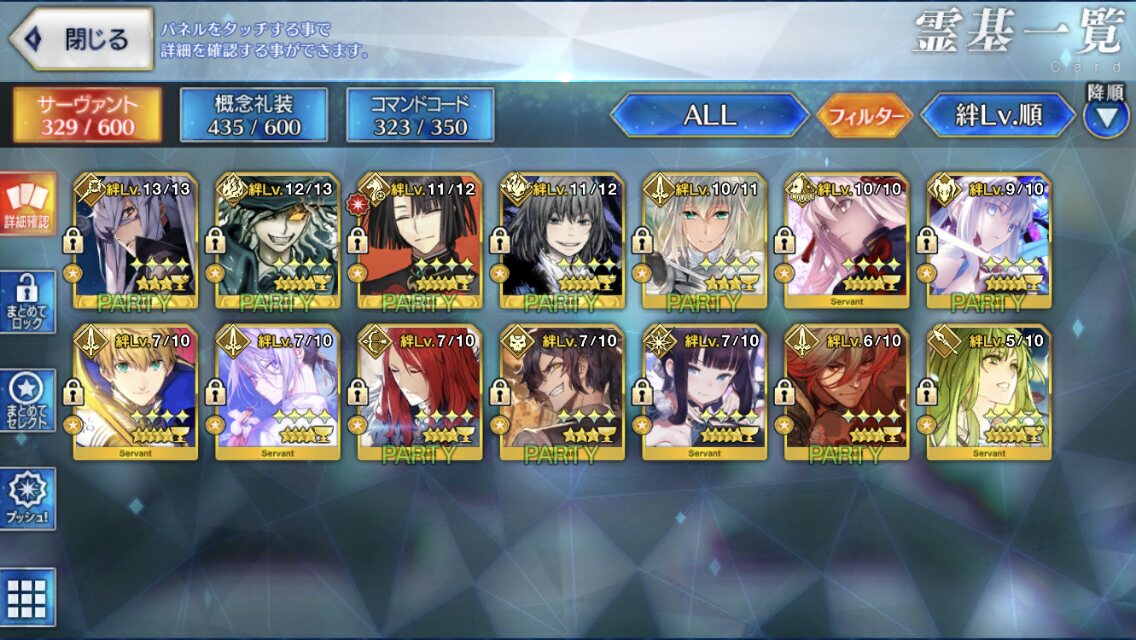1136x640 pixels.
Task: Select the 詳細確認 detail check button
Action: (x=27, y=205)
